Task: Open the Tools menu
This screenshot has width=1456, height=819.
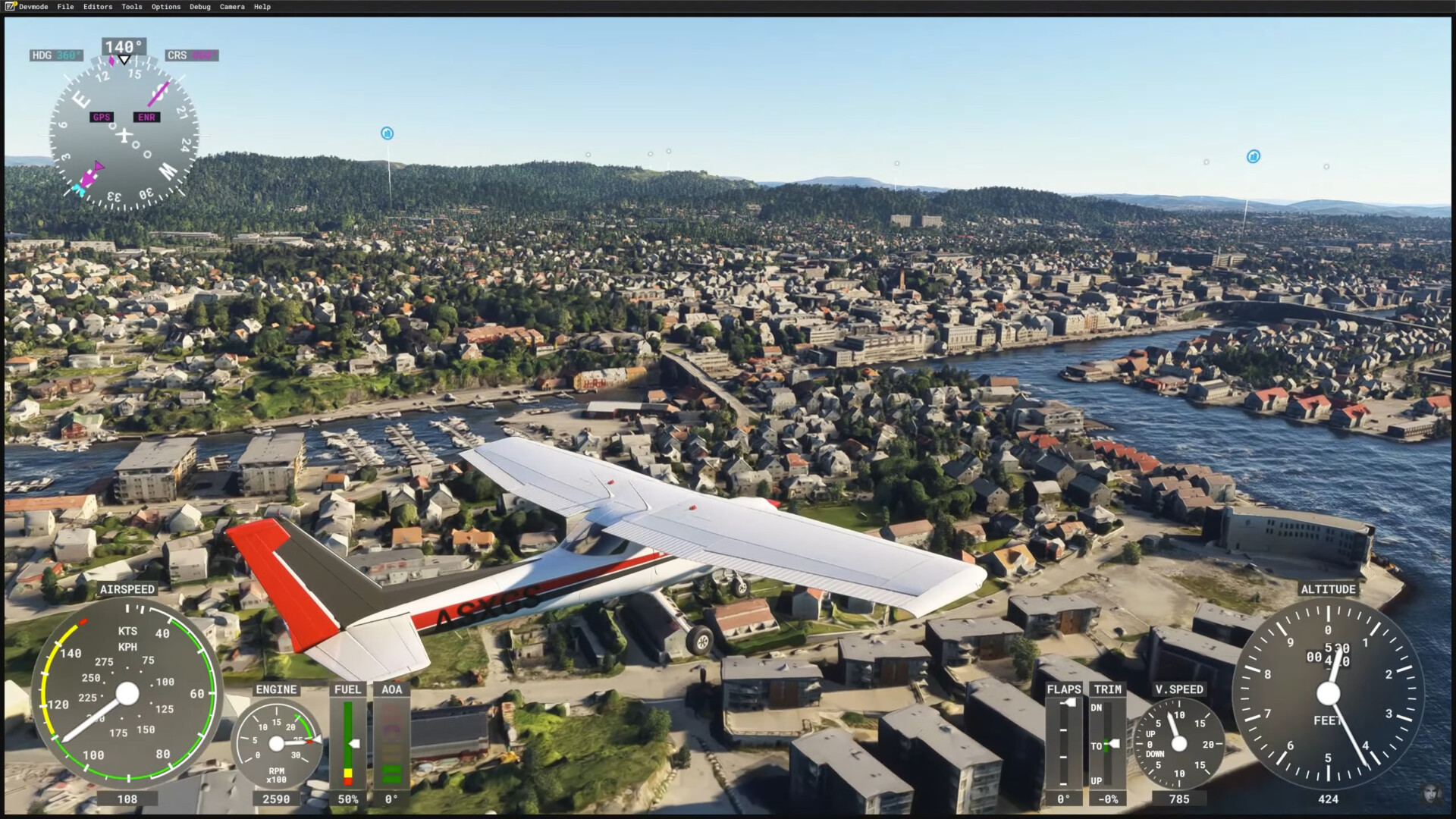Action: pyautogui.click(x=132, y=7)
